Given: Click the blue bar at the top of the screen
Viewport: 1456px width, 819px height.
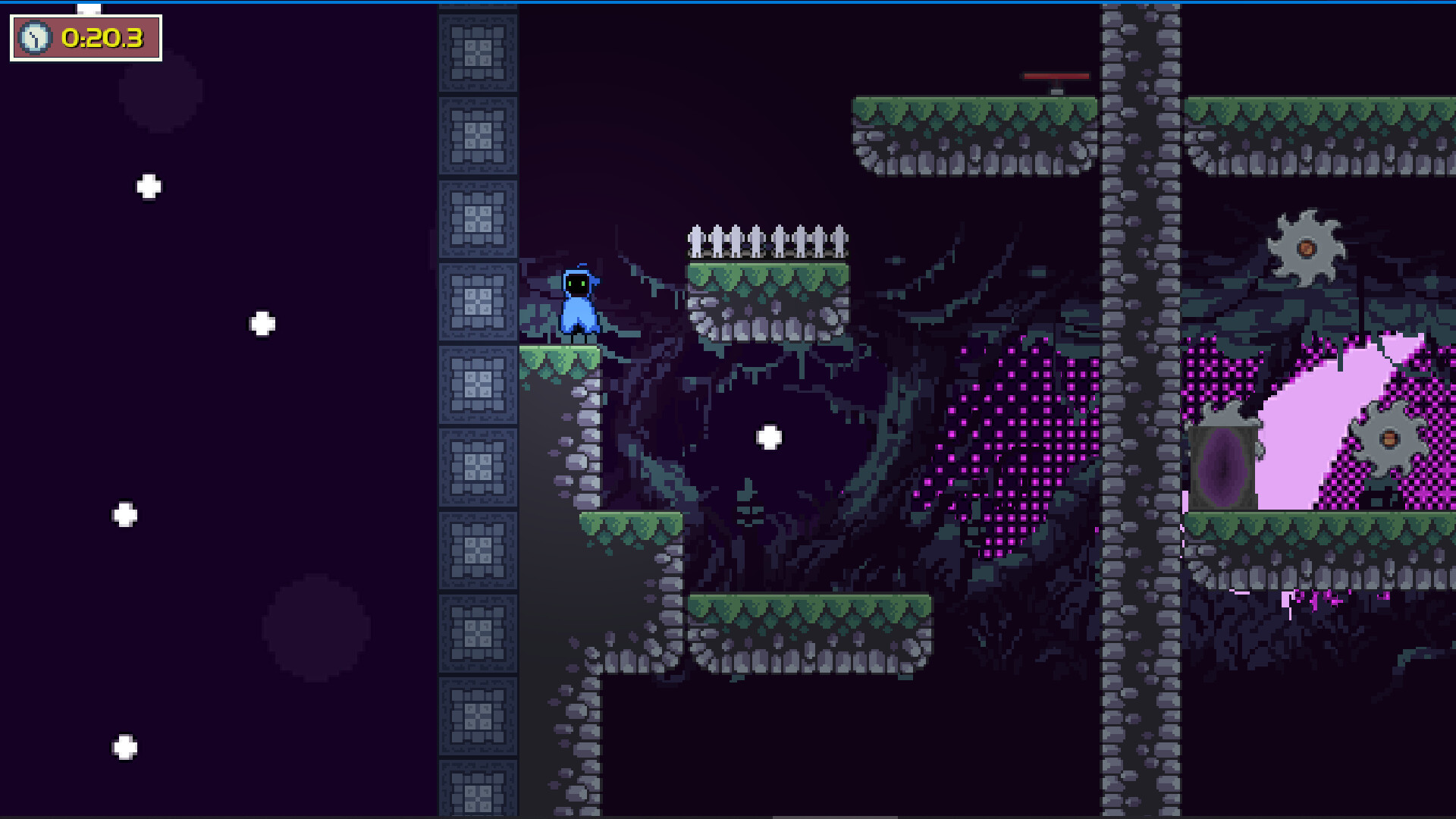Looking at the screenshot, I should coord(728,3).
